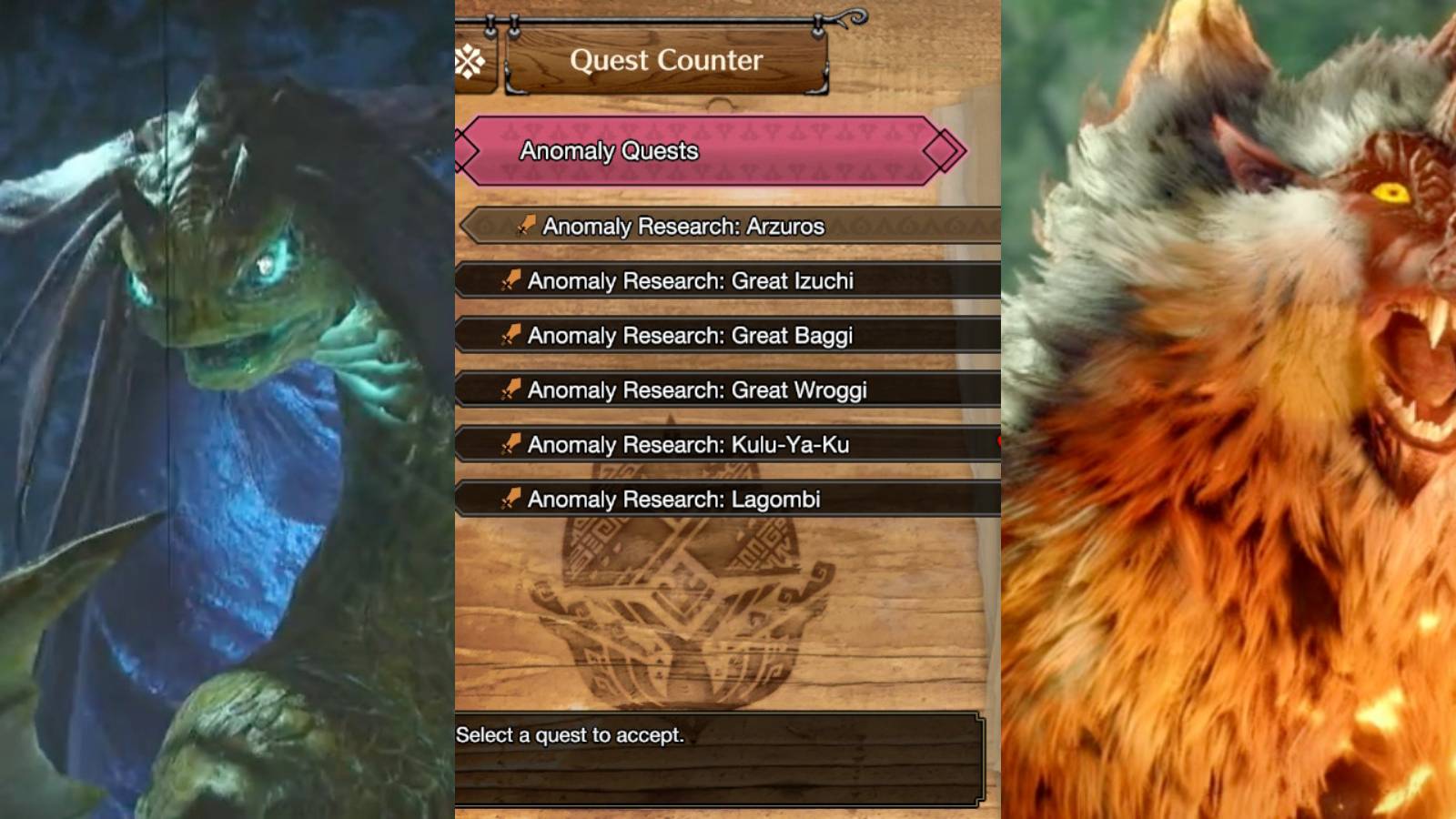Image resolution: width=1456 pixels, height=819 pixels.
Task: Expand the right diamond arrow on Anomaly Quests banner
Action: click(944, 151)
